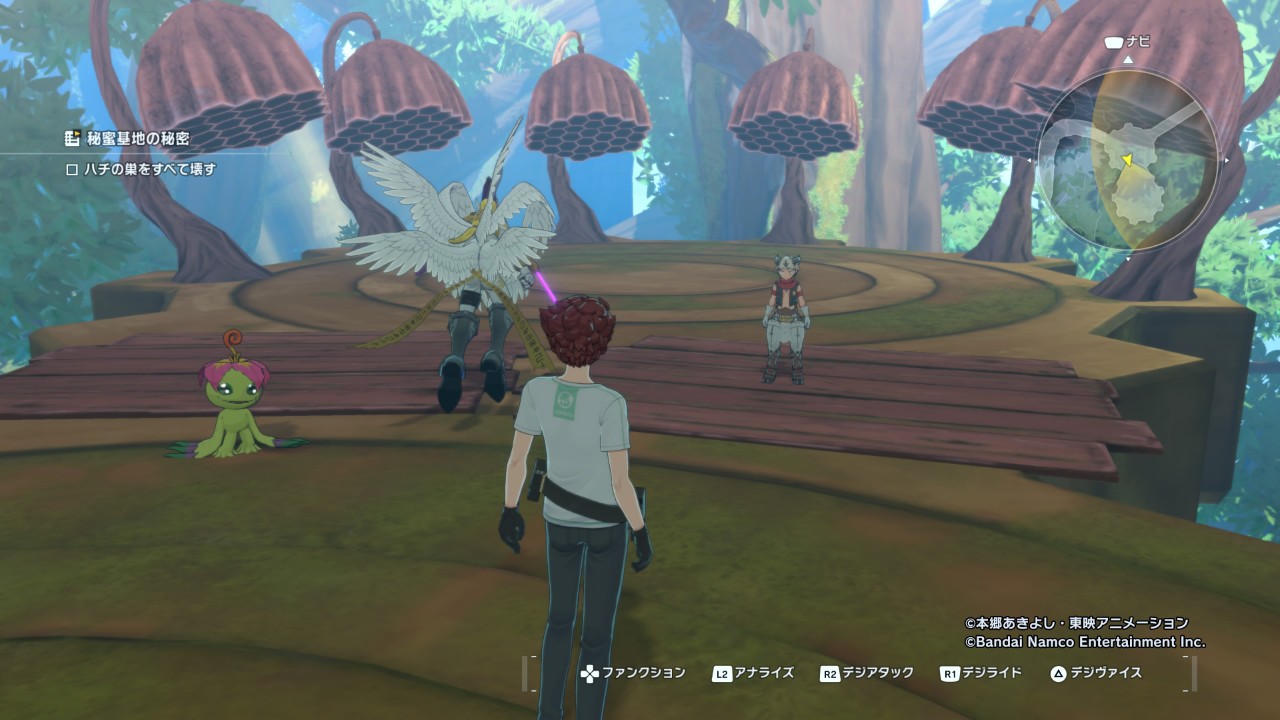Click the yellow player arrow on minimap
Viewport: 1280px width, 720px height.
(1127, 159)
